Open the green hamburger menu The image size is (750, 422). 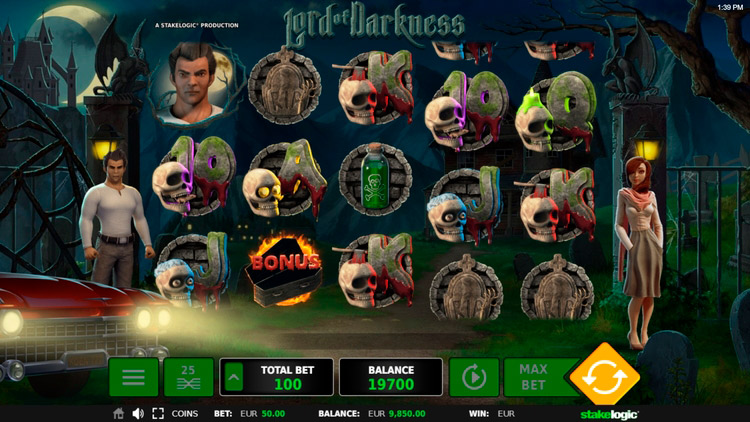coord(133,377)
